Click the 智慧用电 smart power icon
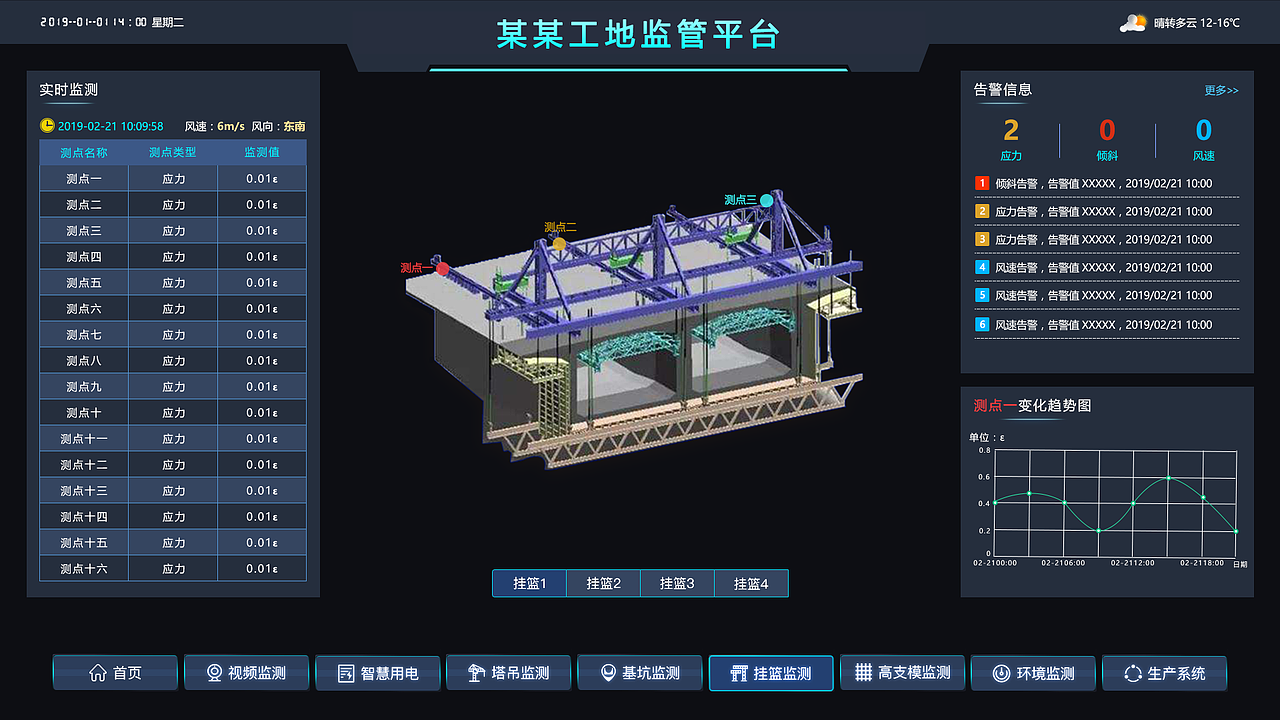 [x=346, y=673]
